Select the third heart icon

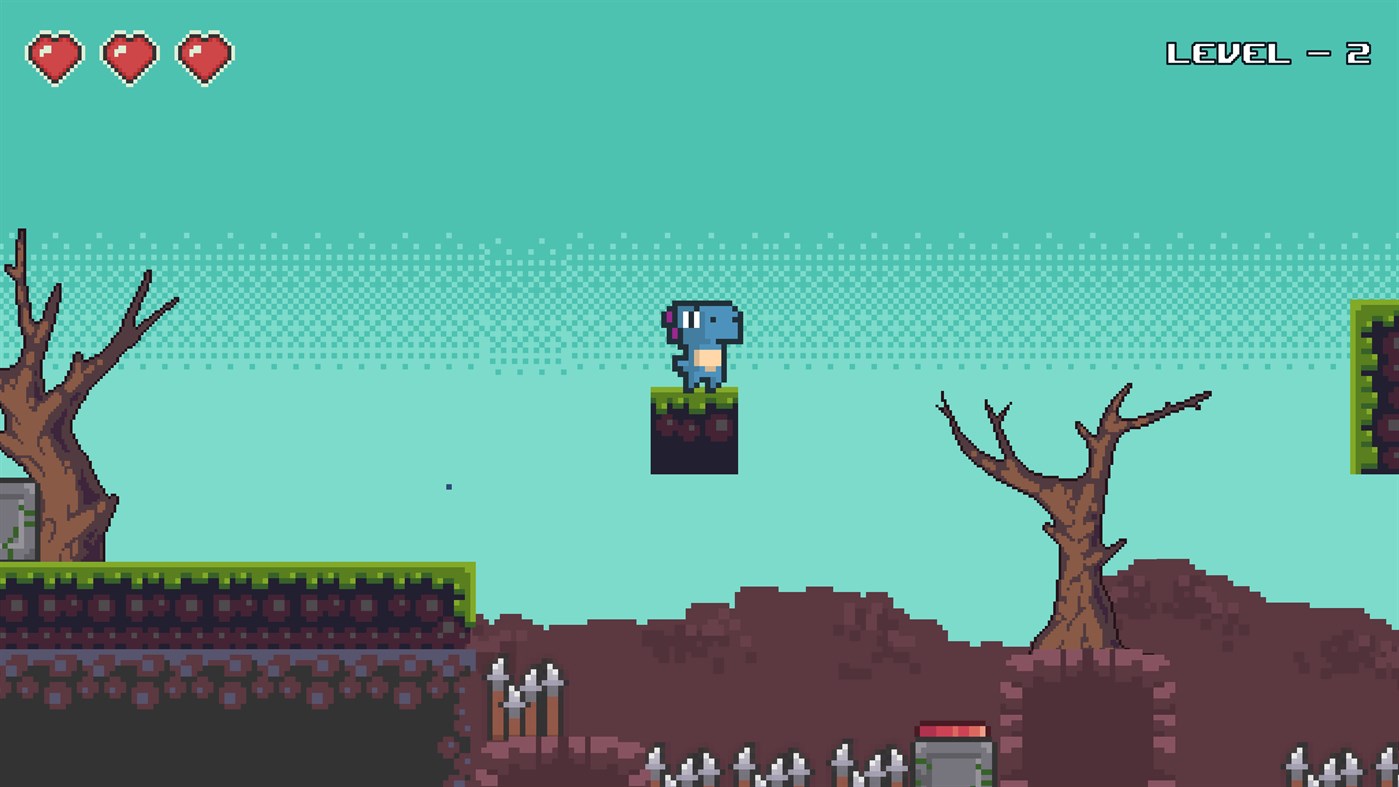[204, 56]
